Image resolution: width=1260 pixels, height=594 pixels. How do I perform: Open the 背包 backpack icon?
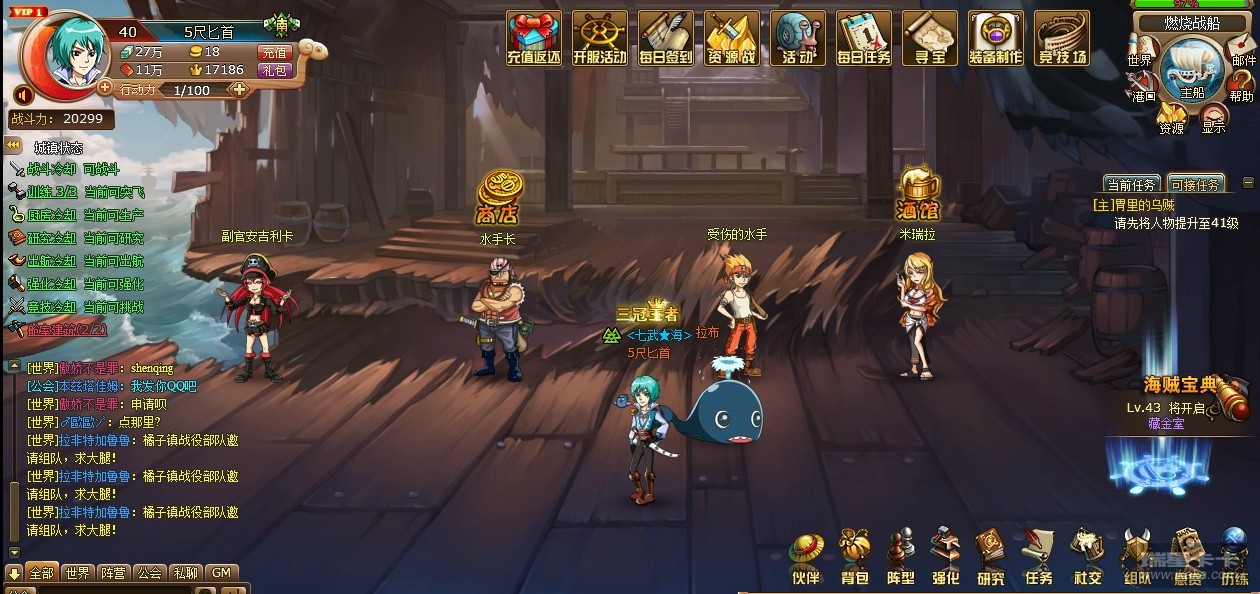[x=854, y=557]
